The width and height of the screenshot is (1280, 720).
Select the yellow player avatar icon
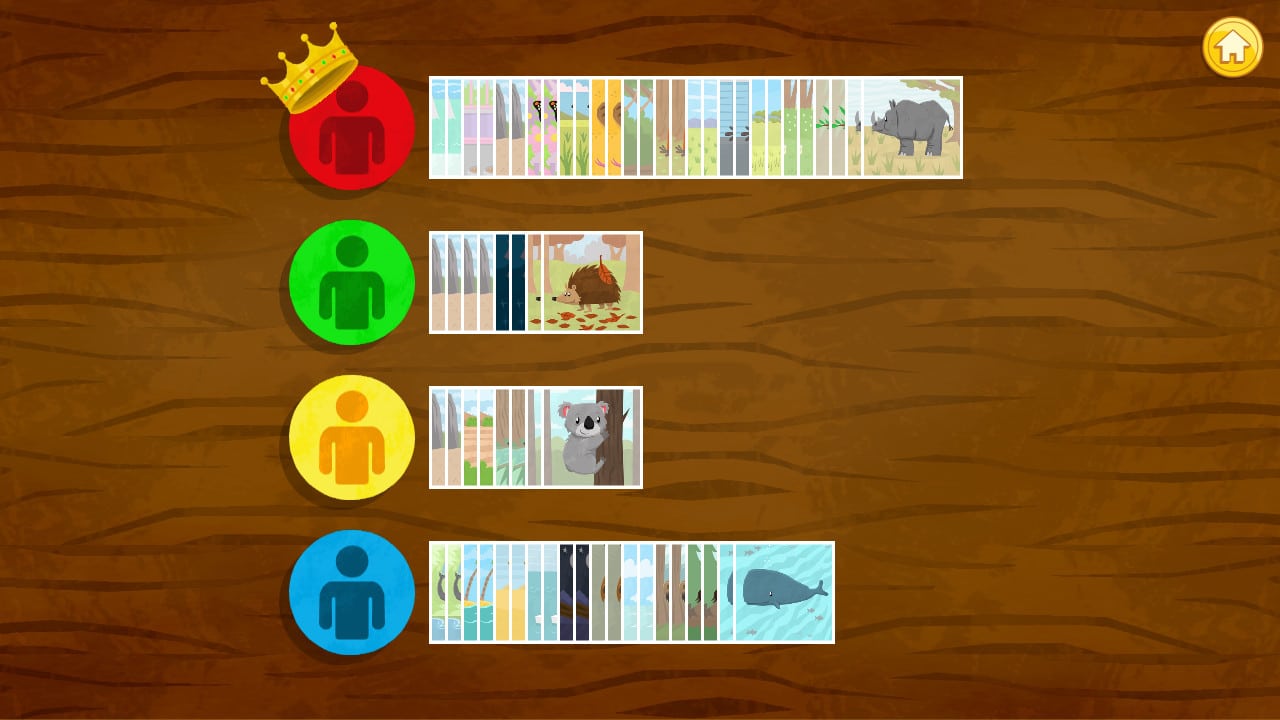pos(351,437)
